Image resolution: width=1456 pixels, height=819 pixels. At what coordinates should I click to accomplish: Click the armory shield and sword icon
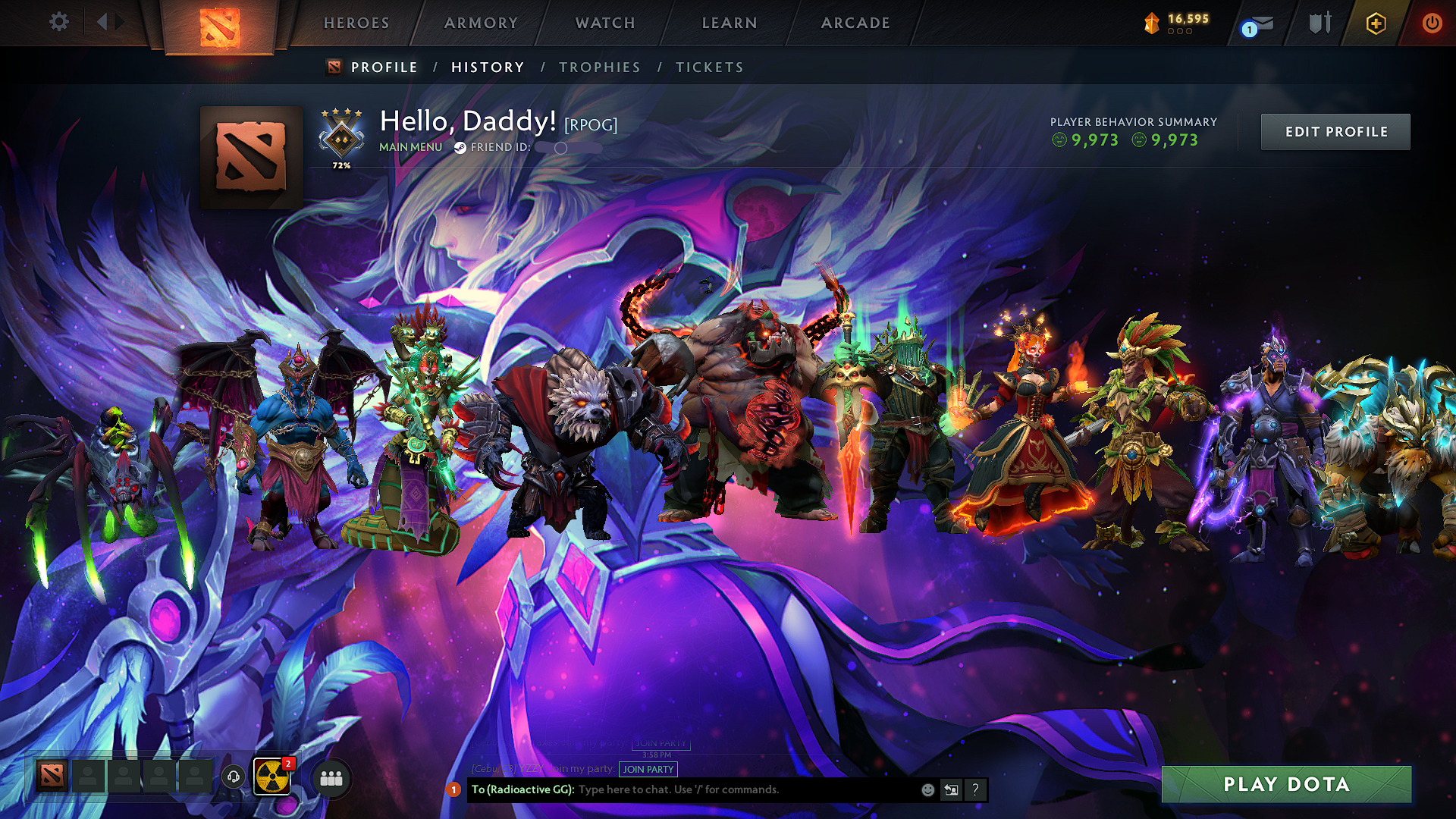[x=1319, y=23]
